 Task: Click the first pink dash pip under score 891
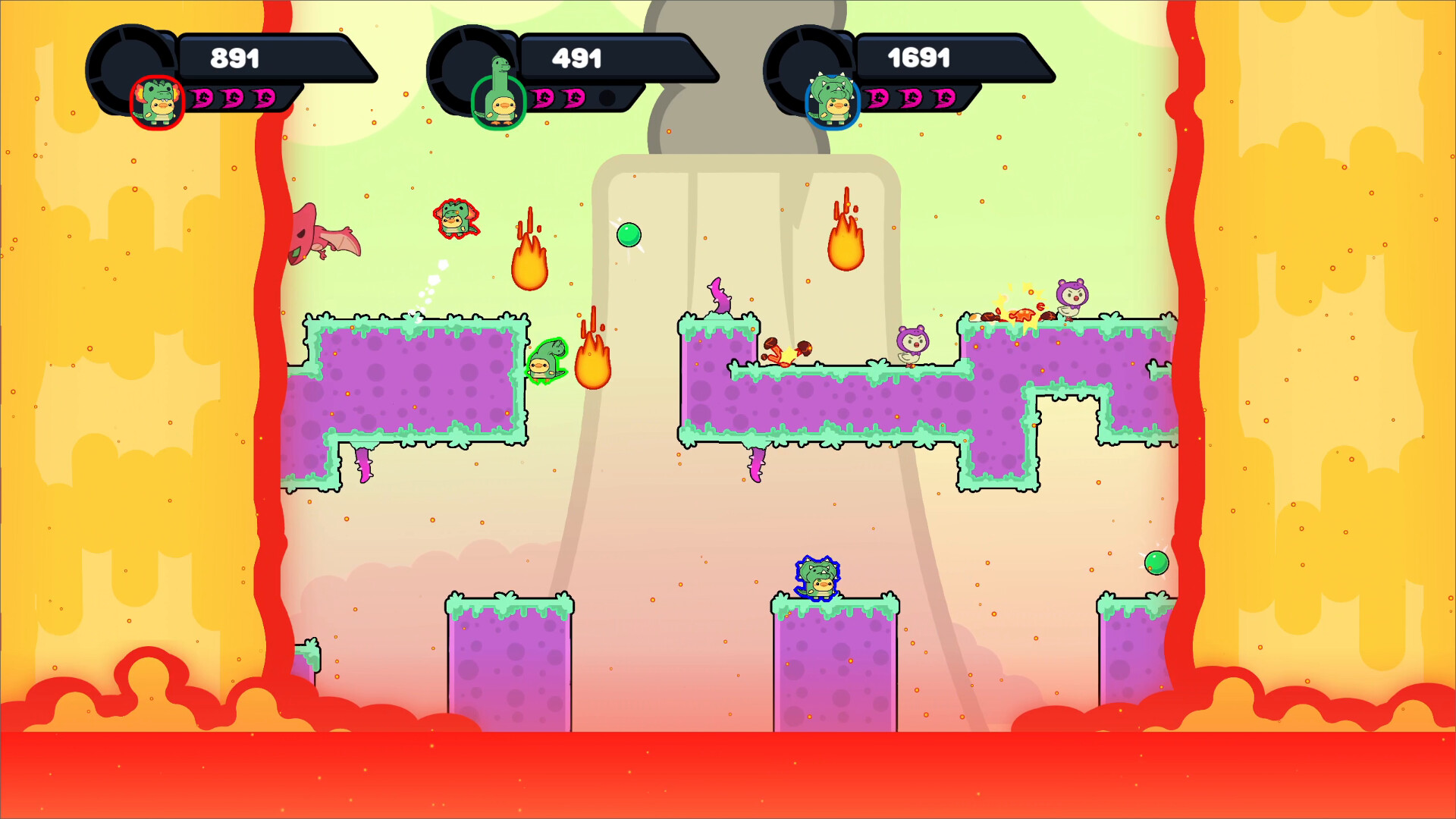click(x=201, y=97)
